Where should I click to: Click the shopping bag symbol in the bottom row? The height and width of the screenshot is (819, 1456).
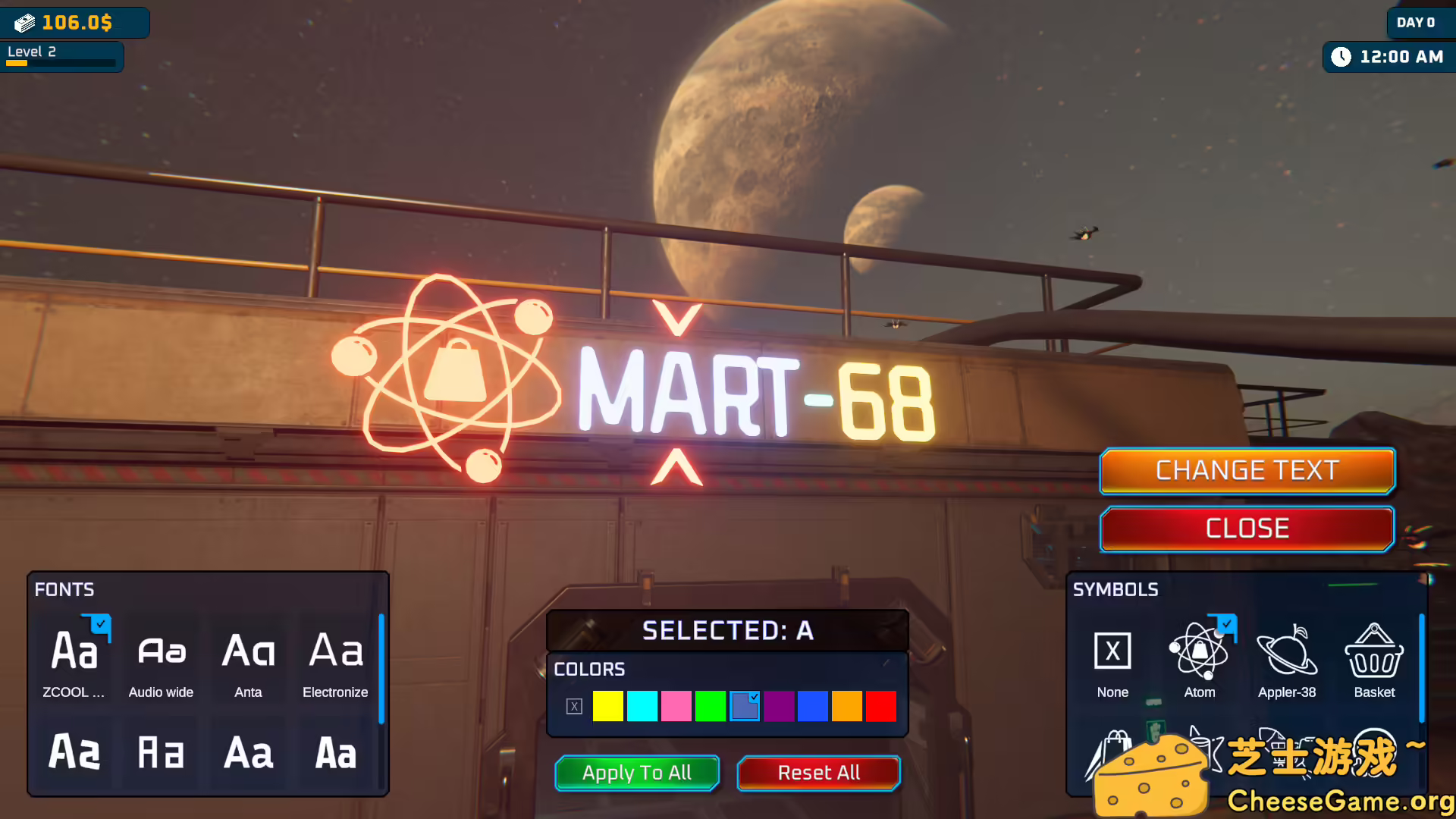(x=1111, y=751)
